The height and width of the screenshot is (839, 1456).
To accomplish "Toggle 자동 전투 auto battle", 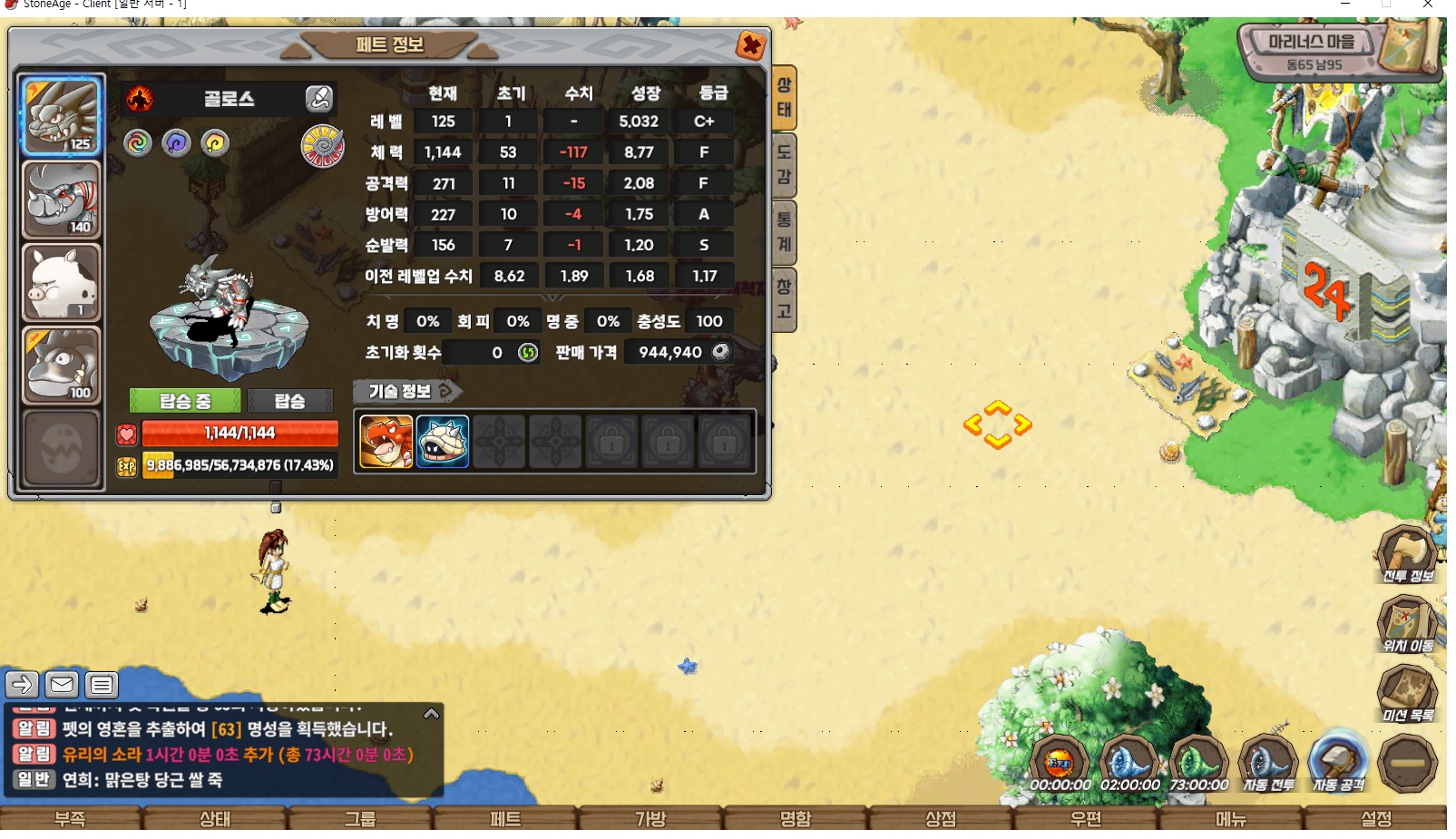I will click(1267, 764).
